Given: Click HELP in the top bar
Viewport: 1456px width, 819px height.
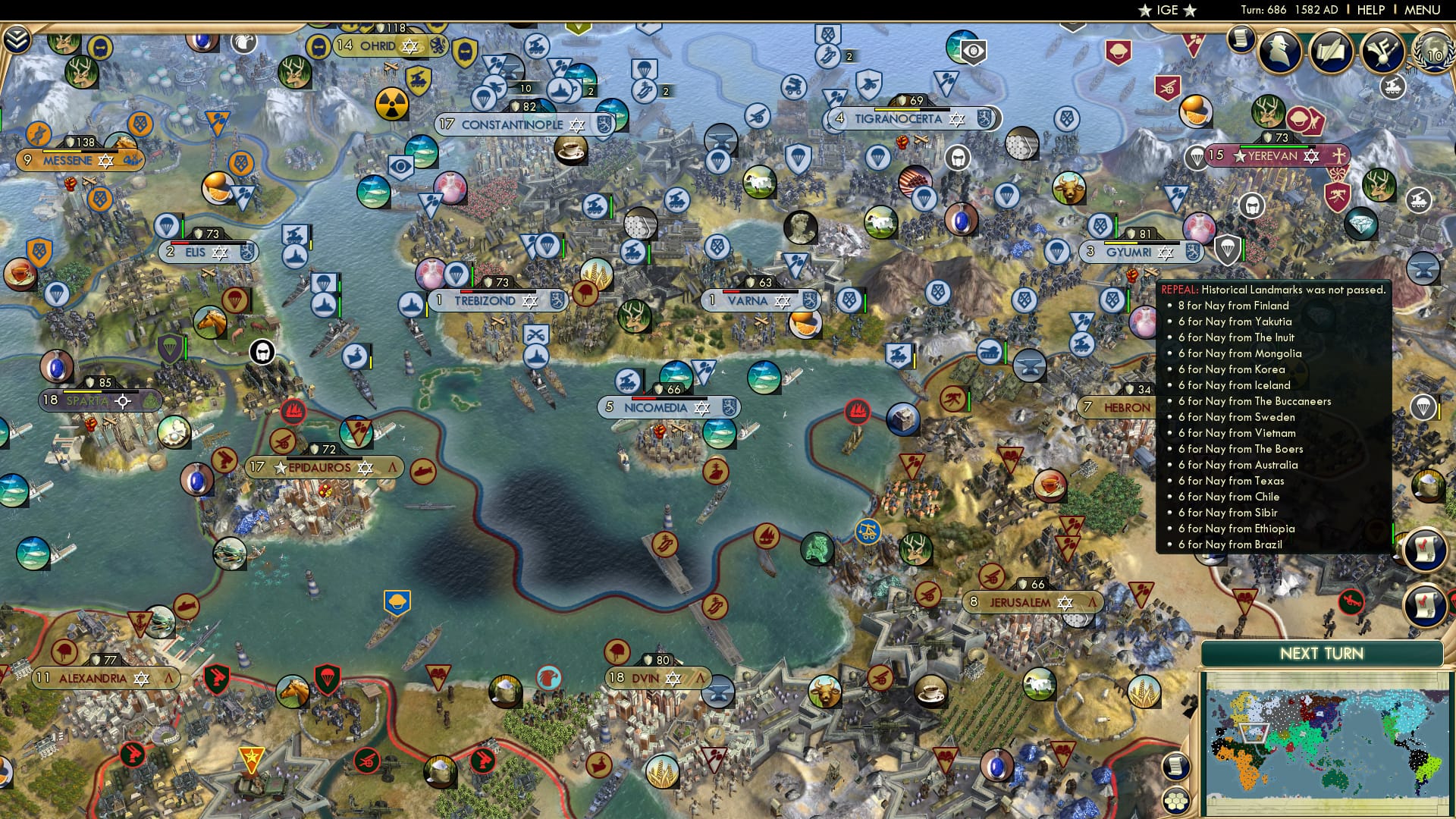Looking at the screenshot, I should coord(1370,10).
